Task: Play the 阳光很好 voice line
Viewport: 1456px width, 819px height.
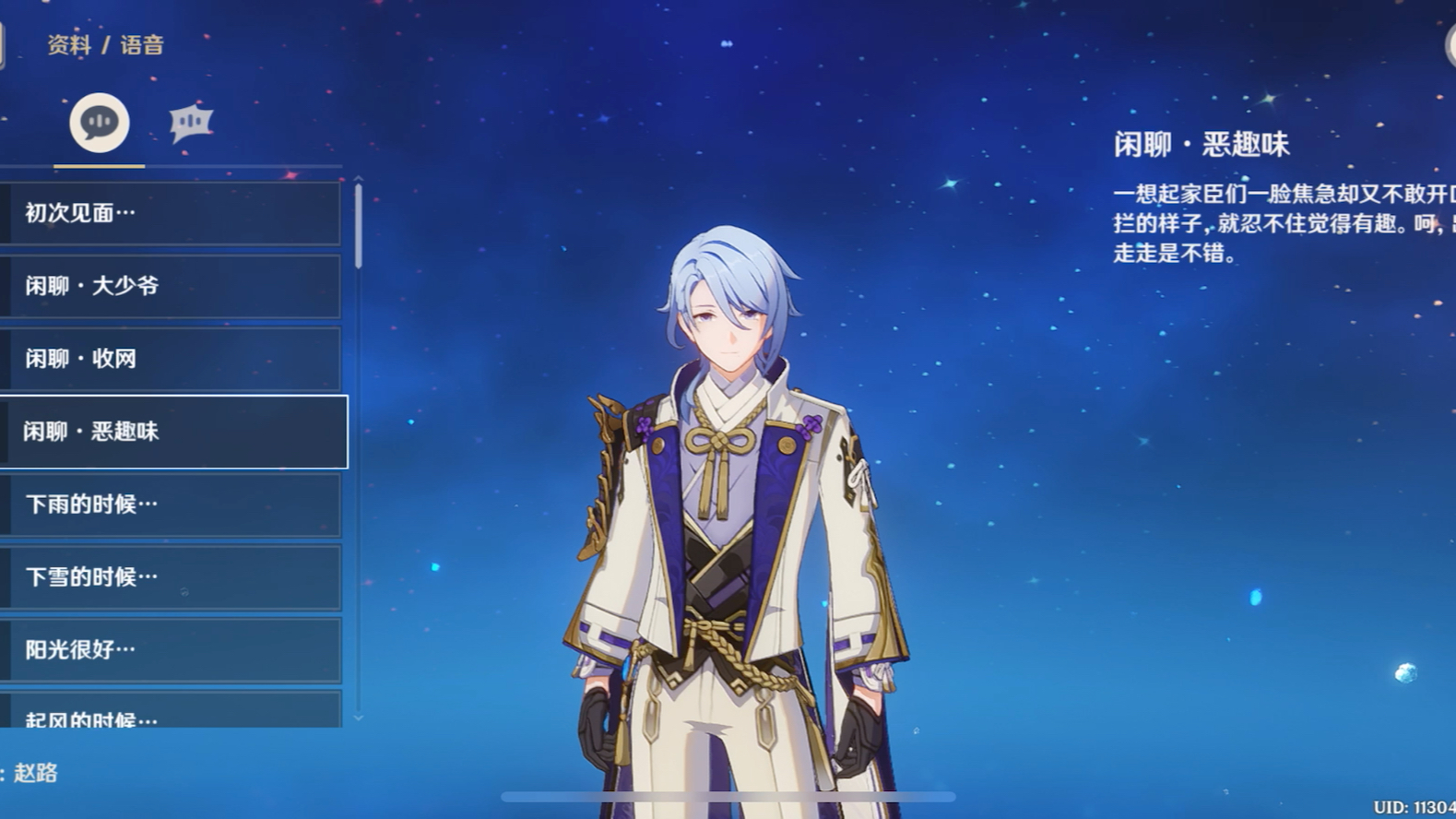Action: (x=171, y=650)
